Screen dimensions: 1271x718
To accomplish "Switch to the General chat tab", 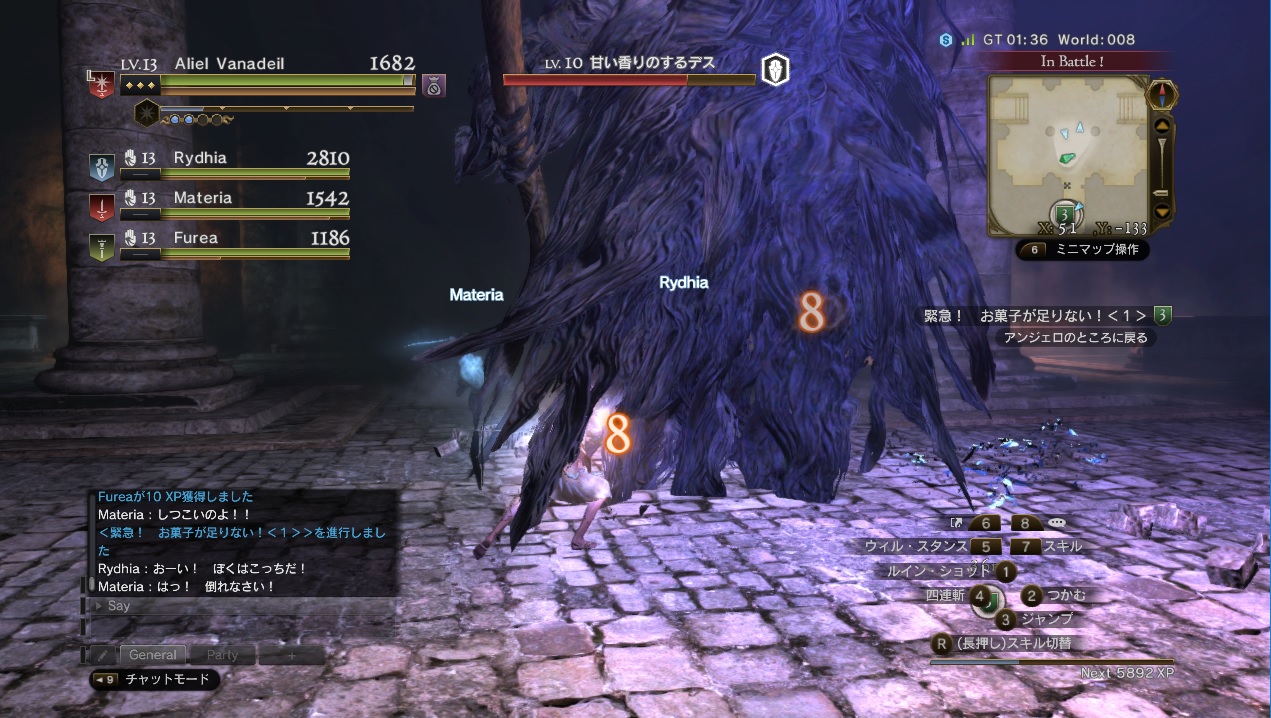I will pyautogui.click(x=153, y=655).
